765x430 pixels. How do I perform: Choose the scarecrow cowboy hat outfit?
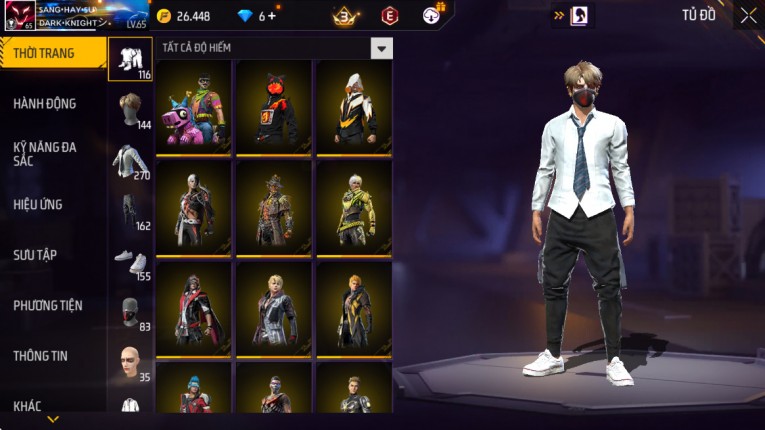[274, 208]
